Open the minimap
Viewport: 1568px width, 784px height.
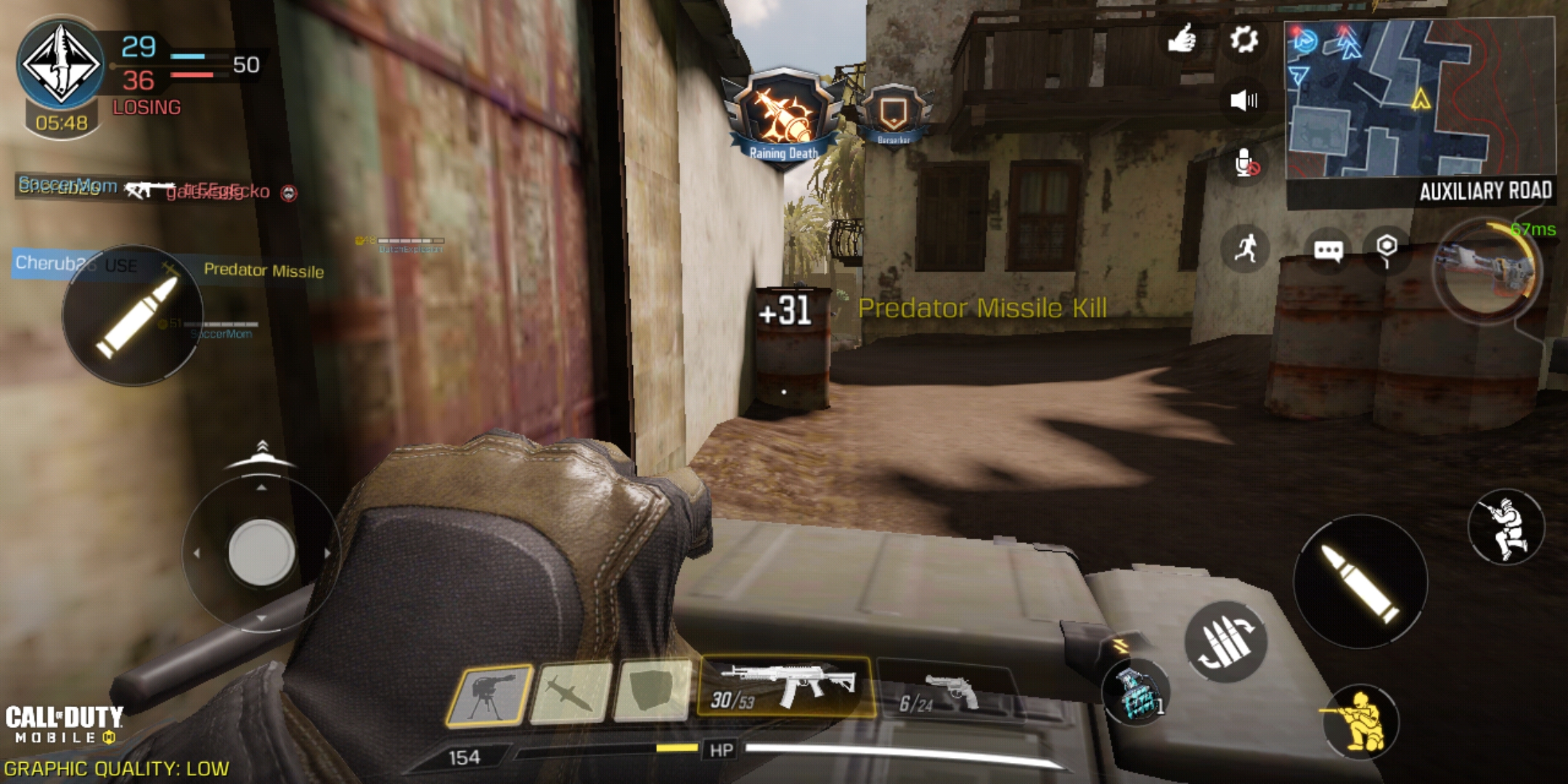coord(1419,100)
